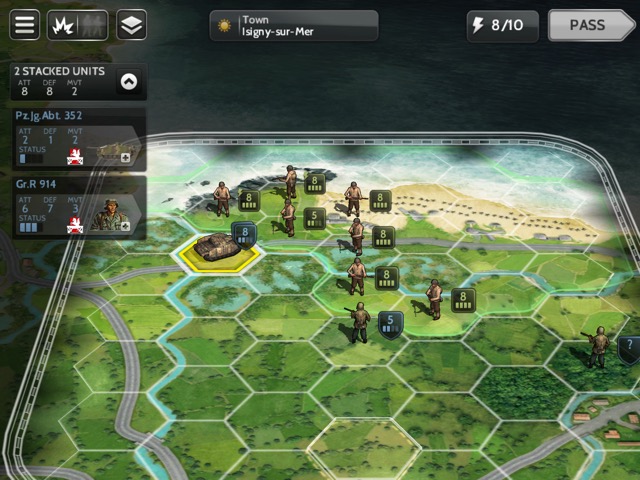Open the hamburger main menu

pyautogui.click(x=25, y=25)
